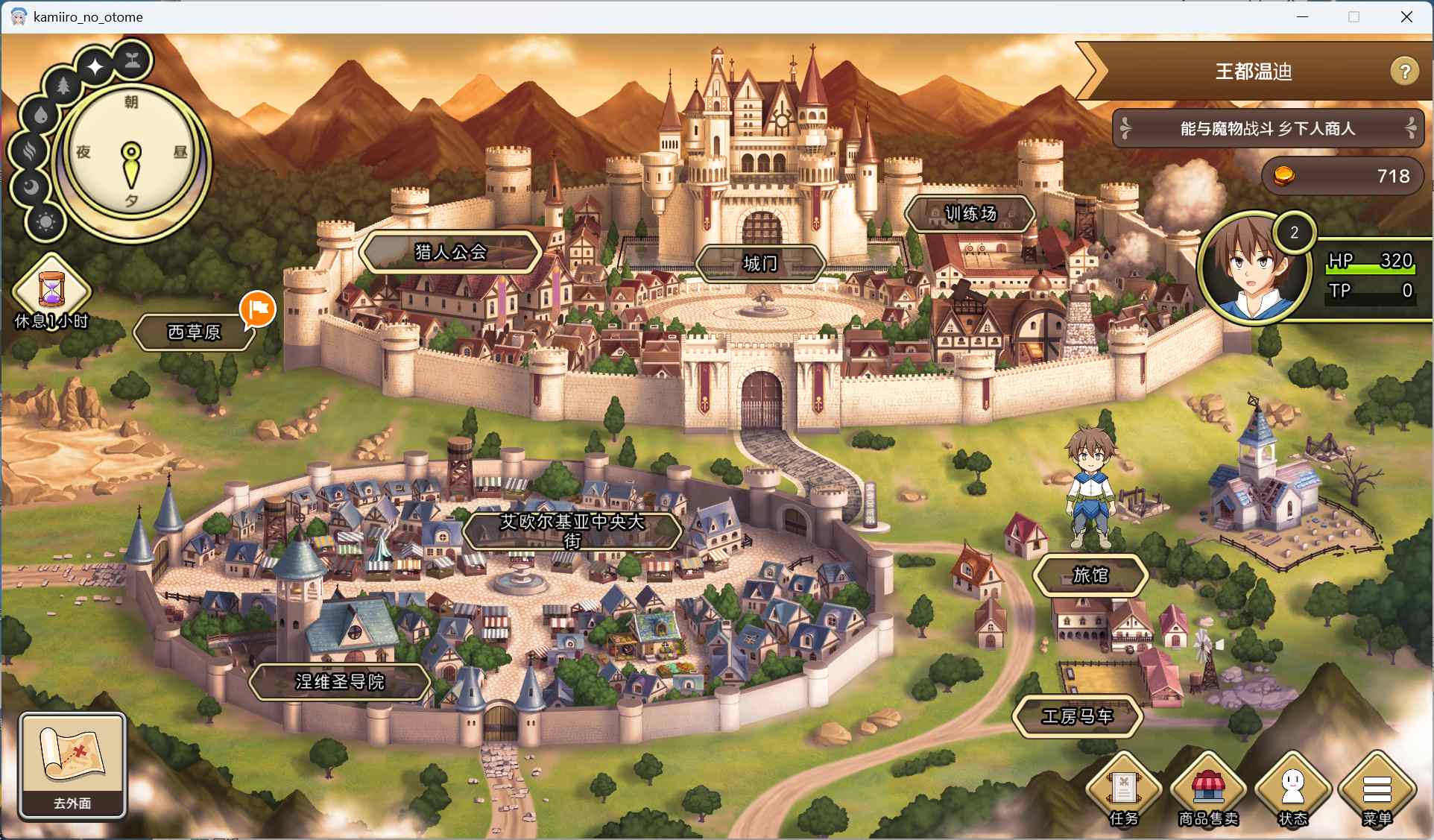Viewport: 1434px width, 840px height.
Task: Visit the 涅维圣导院
Action: click(340, 681)
